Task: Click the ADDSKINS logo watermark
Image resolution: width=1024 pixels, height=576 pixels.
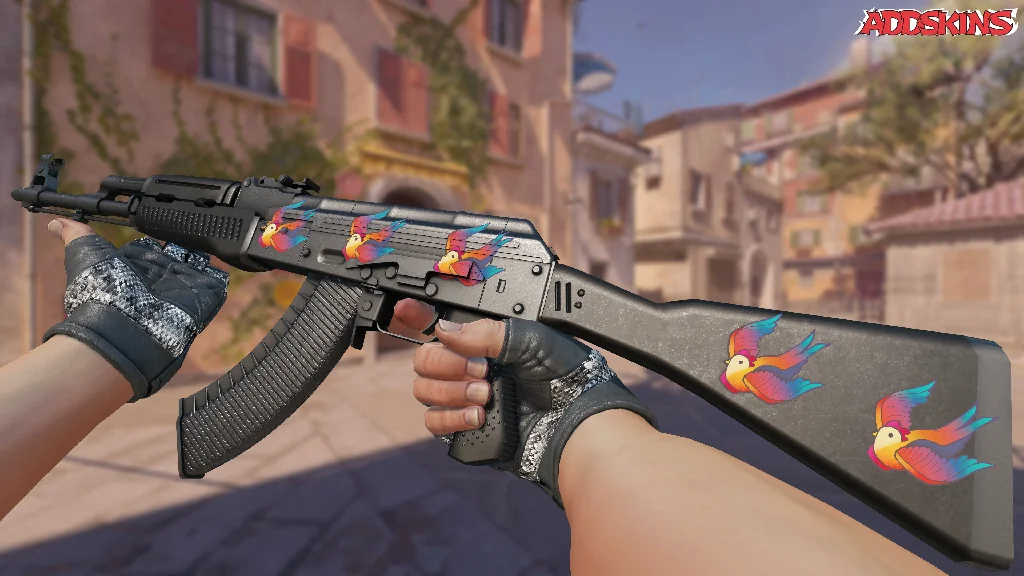Action: (938, 22)
